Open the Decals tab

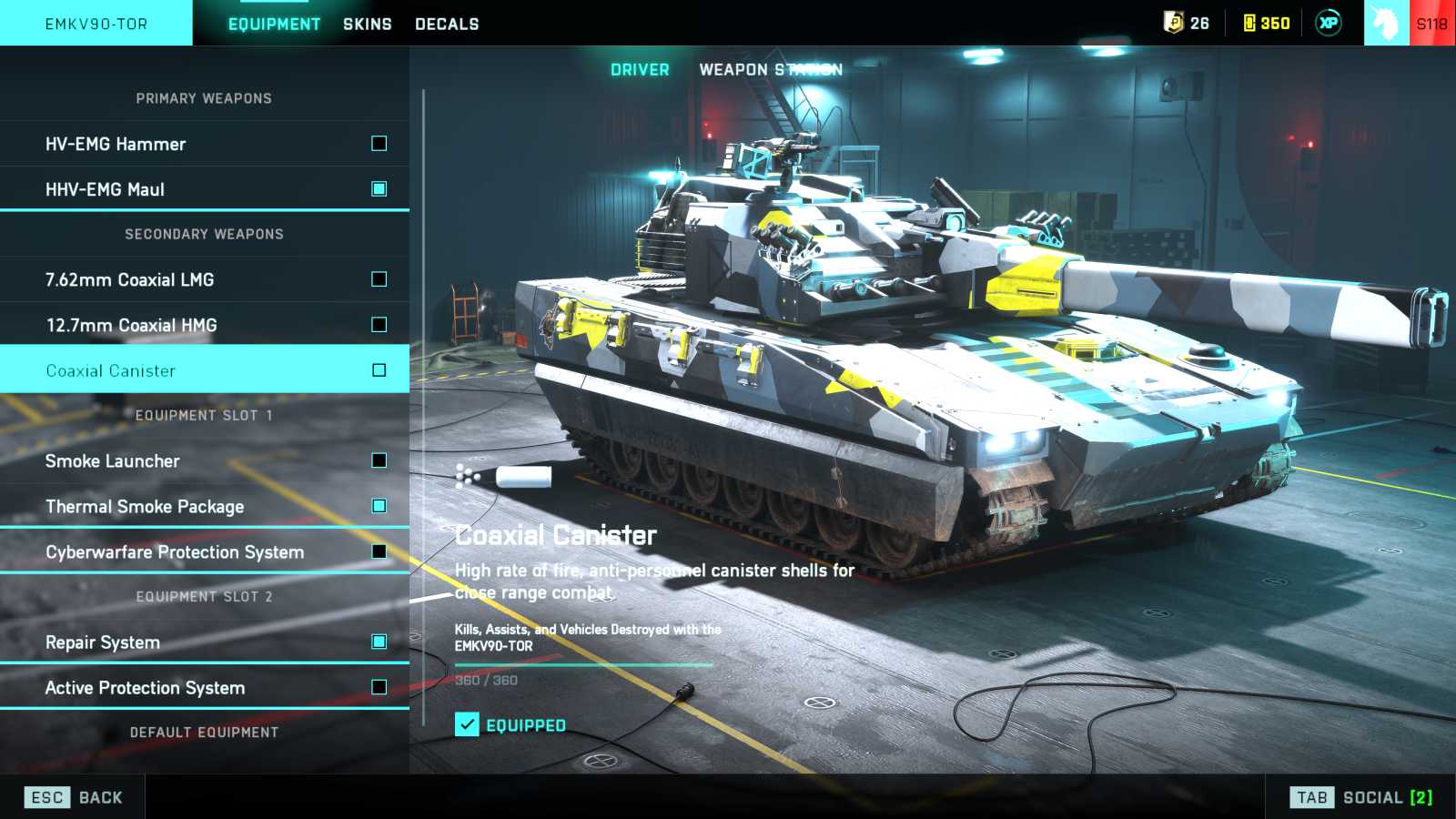tap(447, 24)
